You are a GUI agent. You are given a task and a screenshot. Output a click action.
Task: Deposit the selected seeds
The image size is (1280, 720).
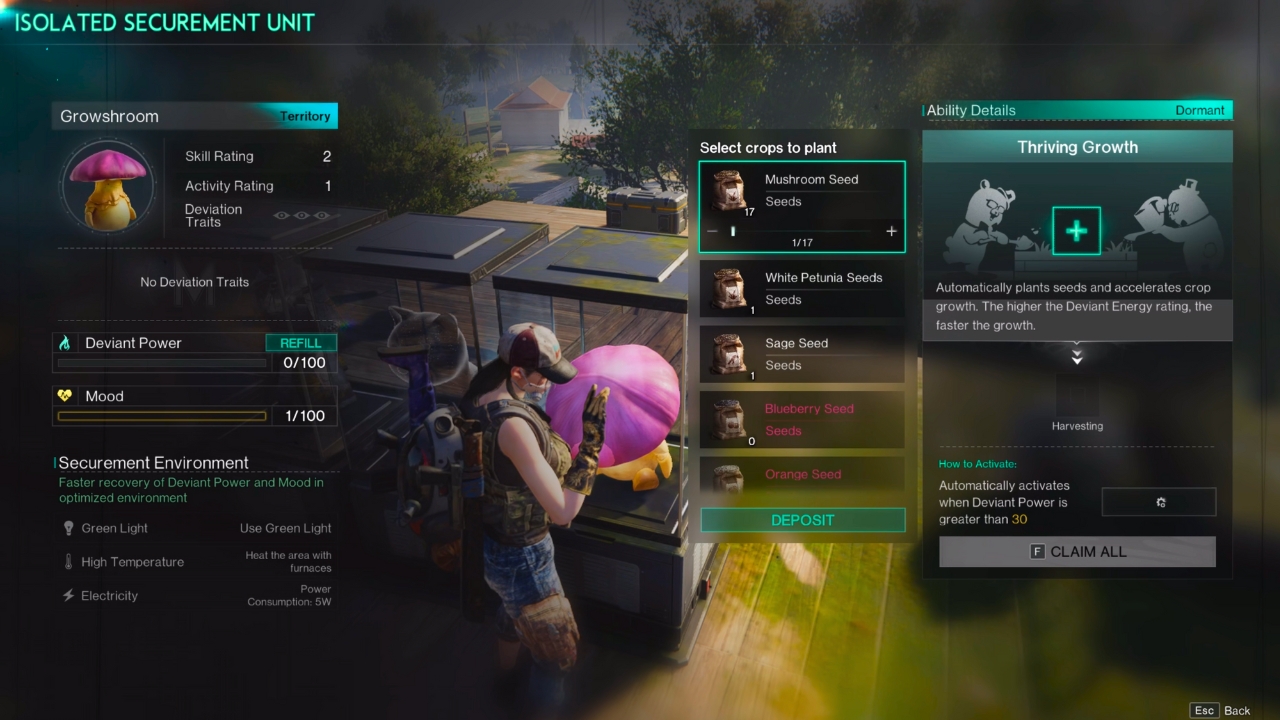(x=802, y=520)
